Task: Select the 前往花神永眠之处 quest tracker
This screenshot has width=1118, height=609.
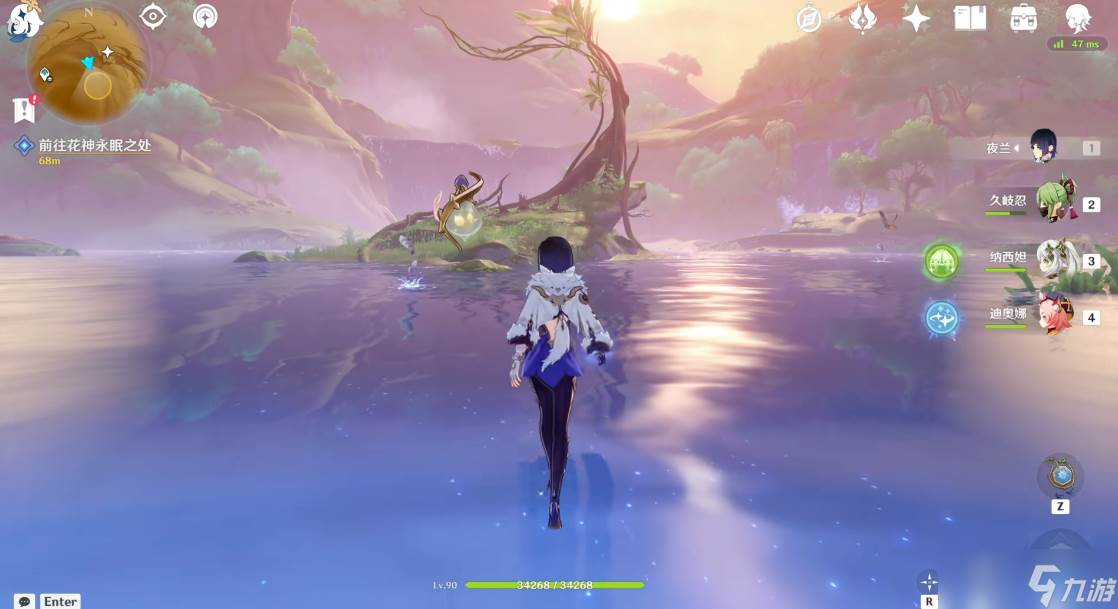Action: click(x=94, y=146)
